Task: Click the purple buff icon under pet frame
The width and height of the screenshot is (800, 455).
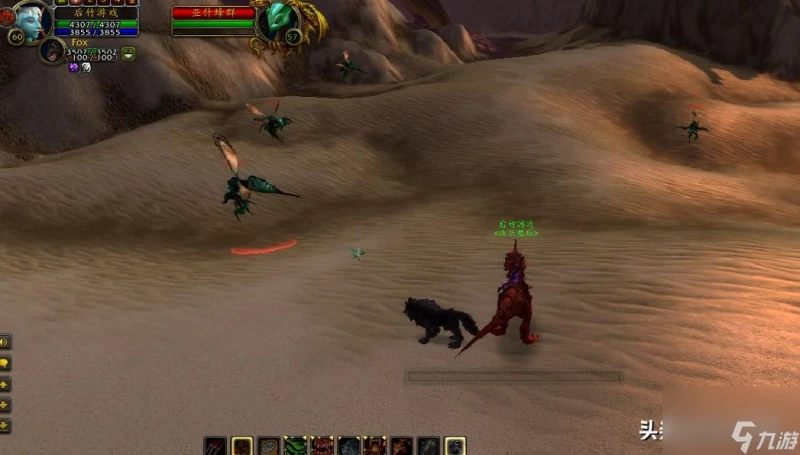Action: (x=73, y=67)
